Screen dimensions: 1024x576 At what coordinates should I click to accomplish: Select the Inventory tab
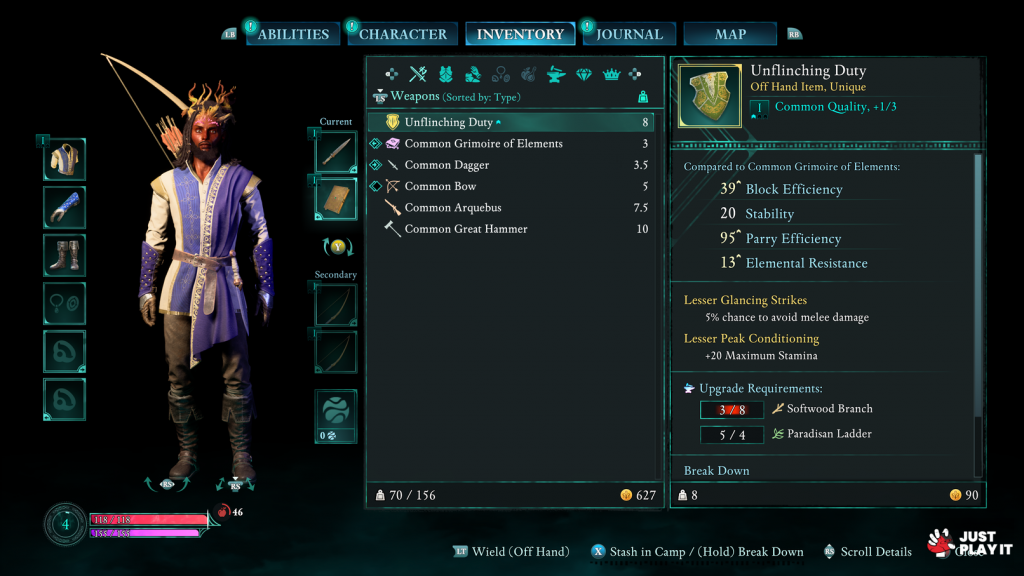point(520,34)
